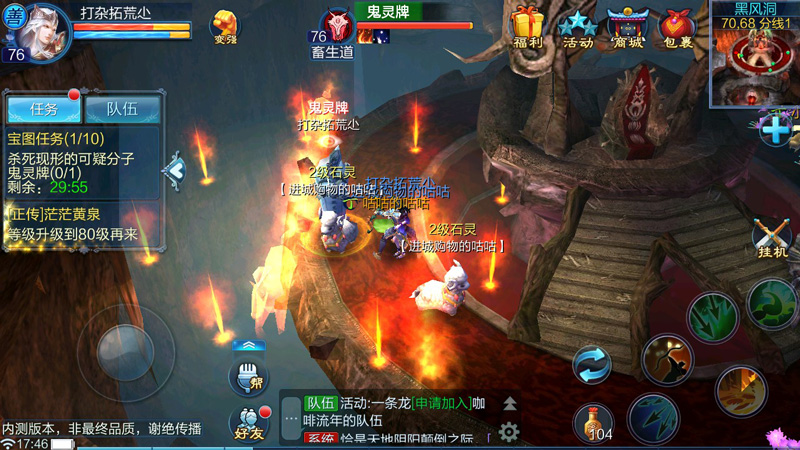Viewport: 800px width, 450px height.
Task: Switch to the 任务 quest tab
Action: 43,108
